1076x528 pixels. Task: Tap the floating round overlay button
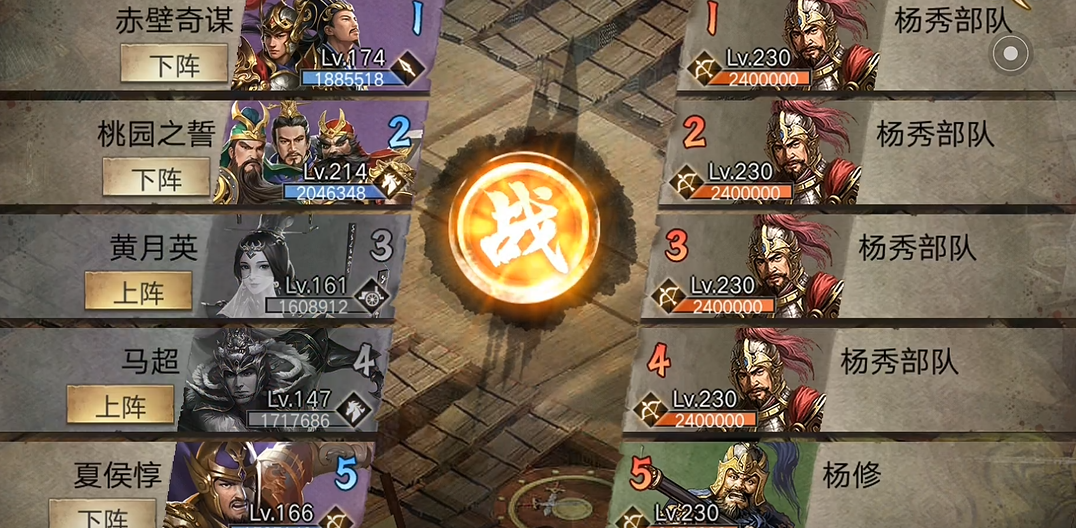[x=1010, y=53]
